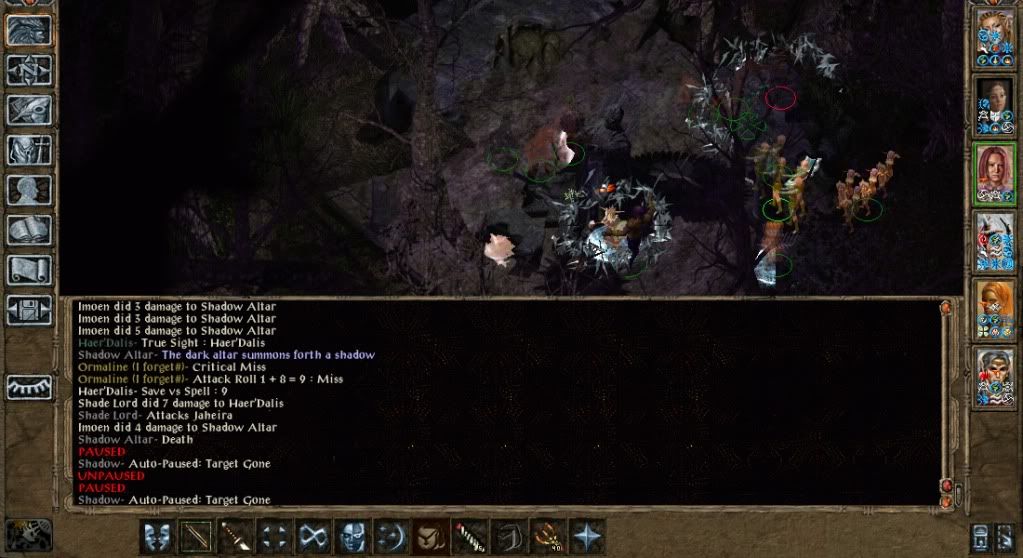Equip the staff weapon slot
1023x558 pixels.
[x=196, y=535]
